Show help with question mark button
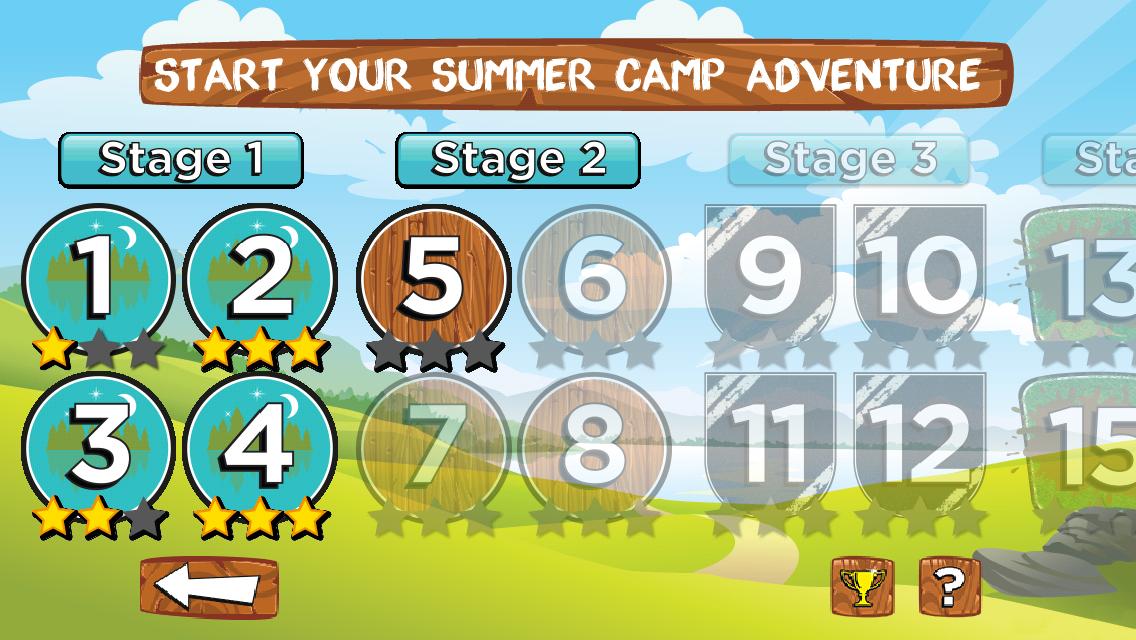 (x=949, y=586)
